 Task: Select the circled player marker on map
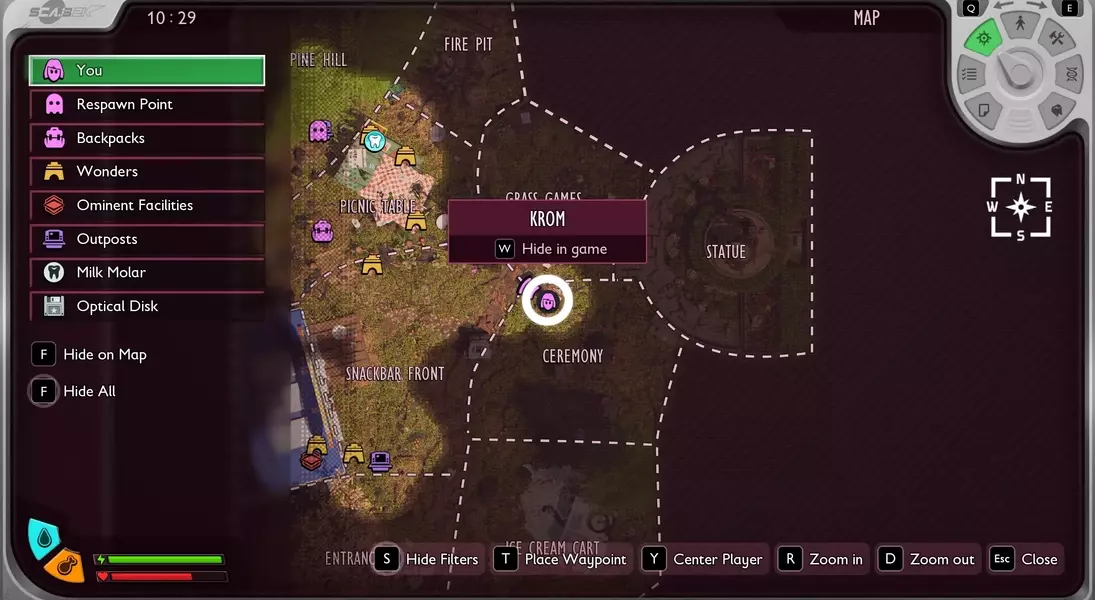pyautogui.click(x=547, y=300)
